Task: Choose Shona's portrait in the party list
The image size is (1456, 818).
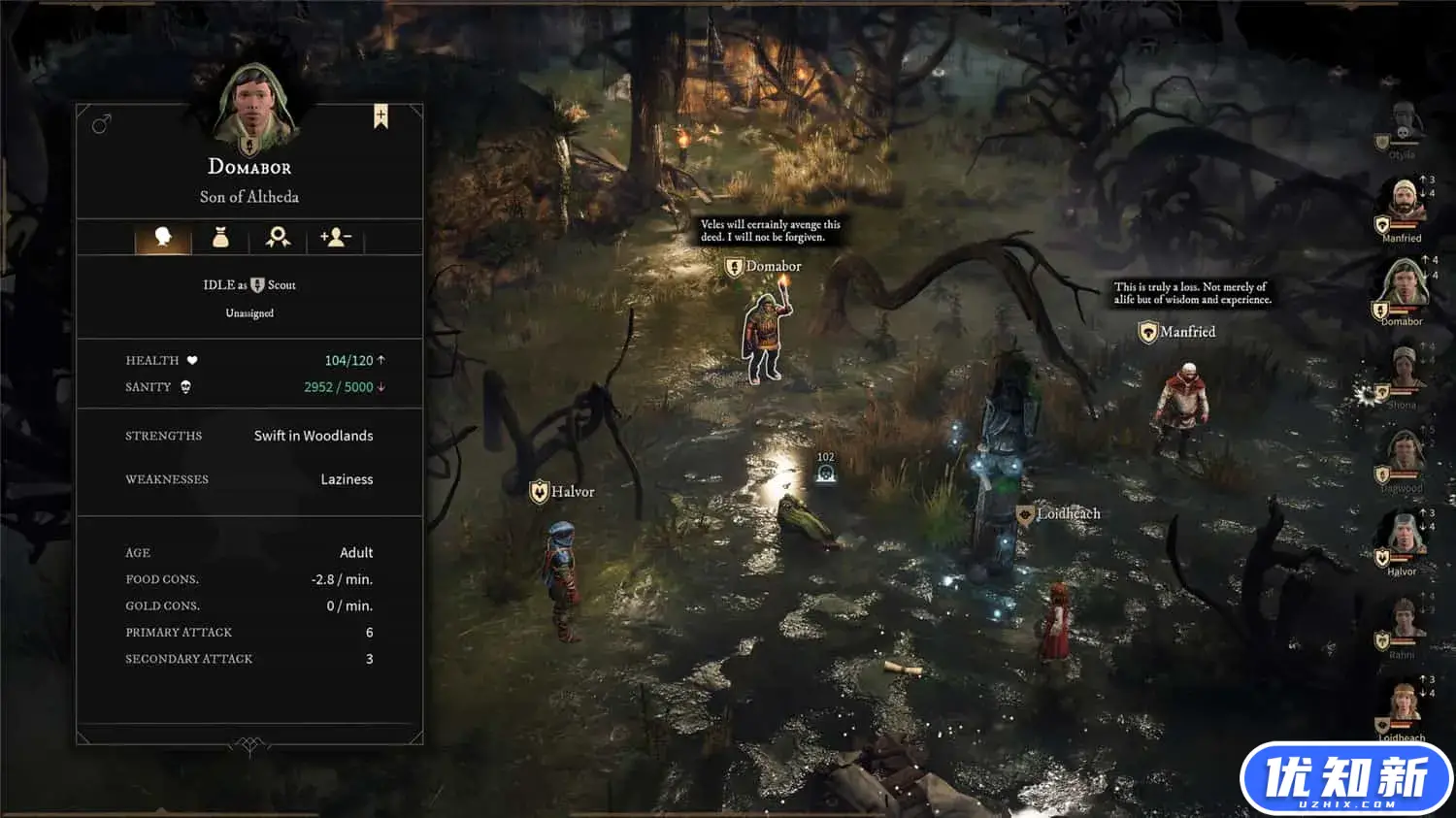Action: [1403, 372]
